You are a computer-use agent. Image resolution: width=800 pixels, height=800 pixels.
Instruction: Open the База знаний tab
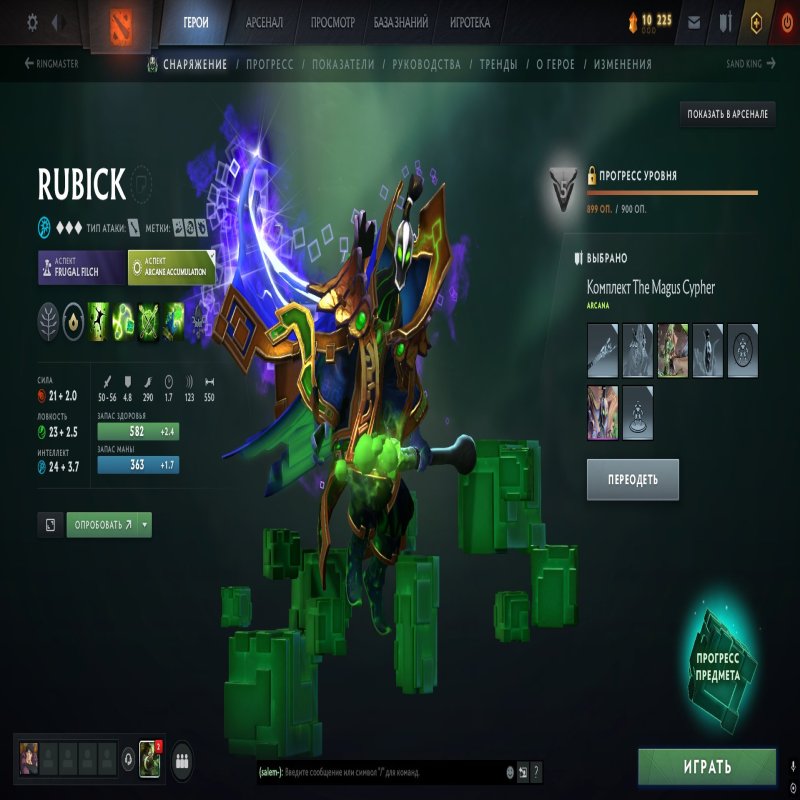pyautogui.click(x=401, y=22)
